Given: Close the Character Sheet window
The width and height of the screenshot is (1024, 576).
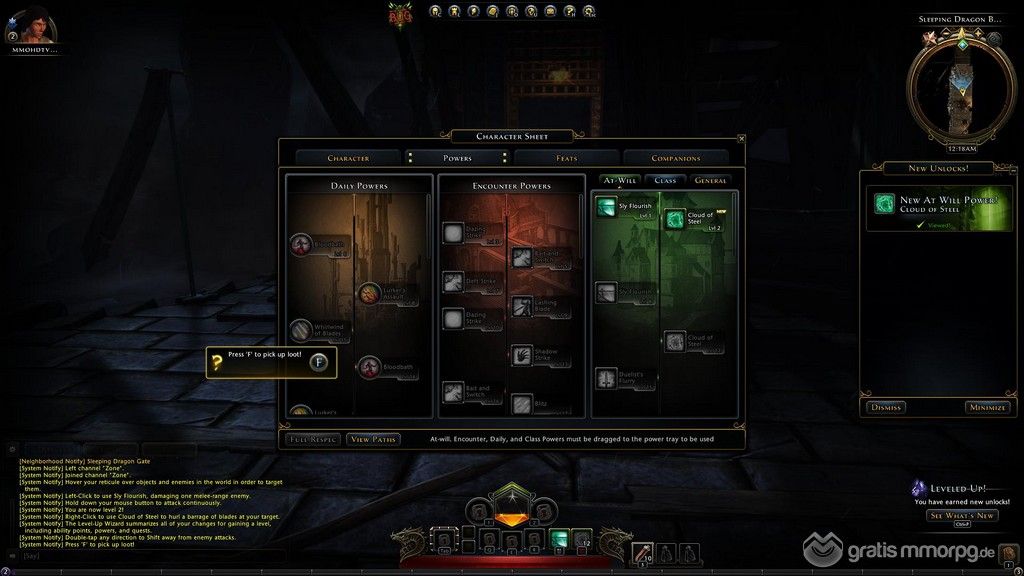Looking at the screenshot, I should [741, 139].
